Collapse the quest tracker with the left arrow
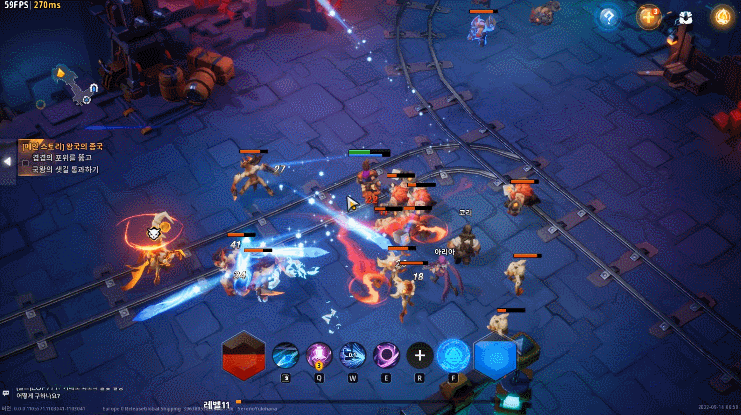 tap(7, 161)
